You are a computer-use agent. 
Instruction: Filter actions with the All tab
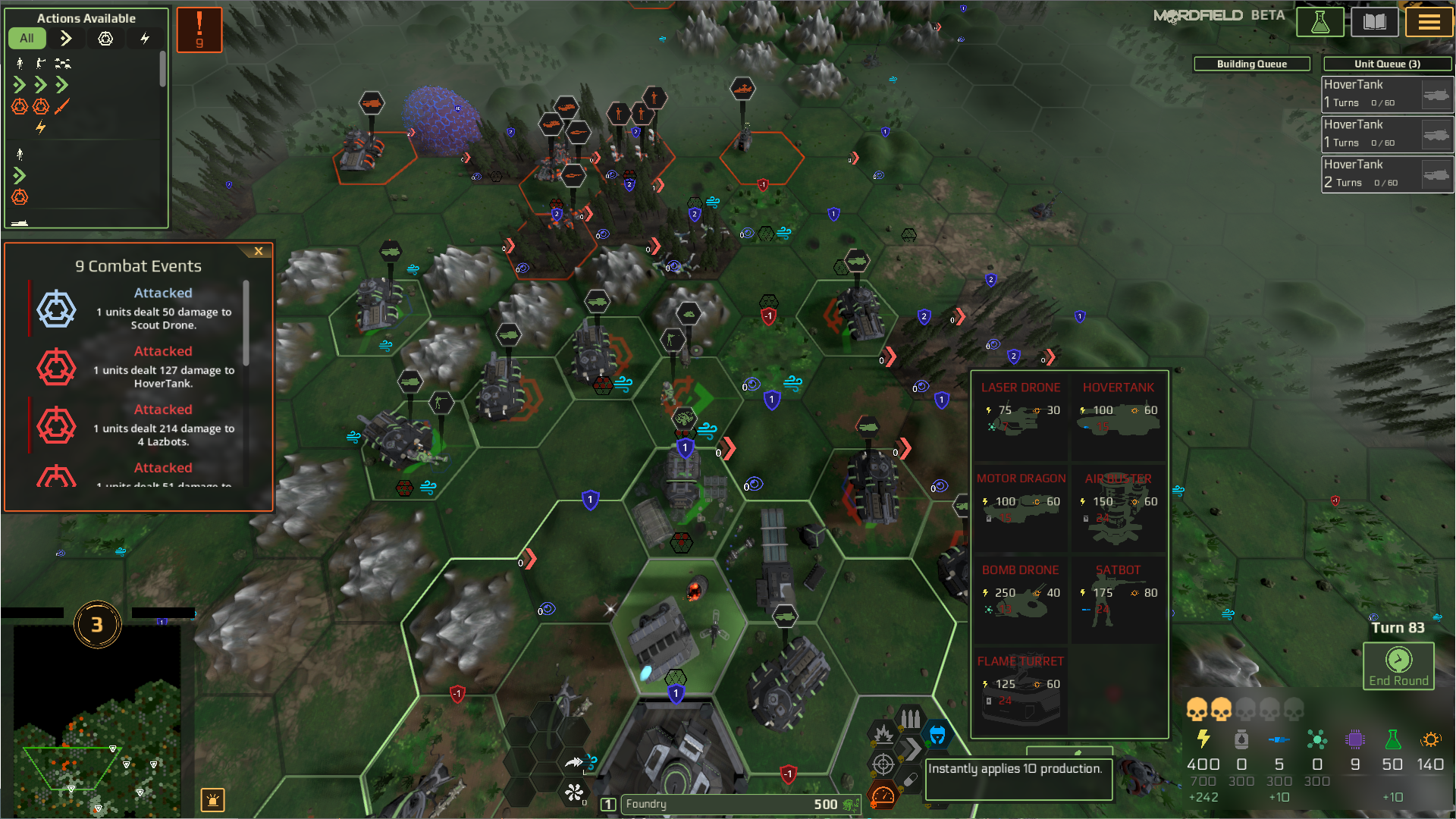(x=27, y=38)
